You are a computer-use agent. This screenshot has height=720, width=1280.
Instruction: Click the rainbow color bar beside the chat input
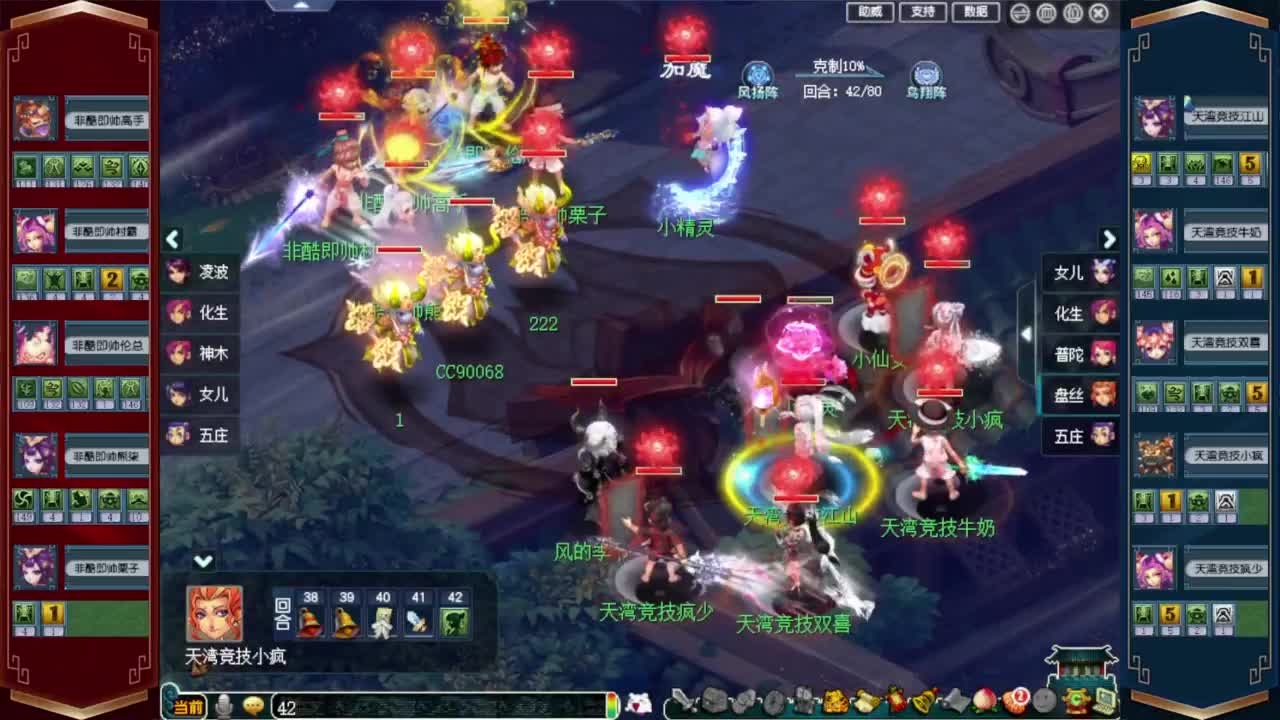tap(611, 705)
